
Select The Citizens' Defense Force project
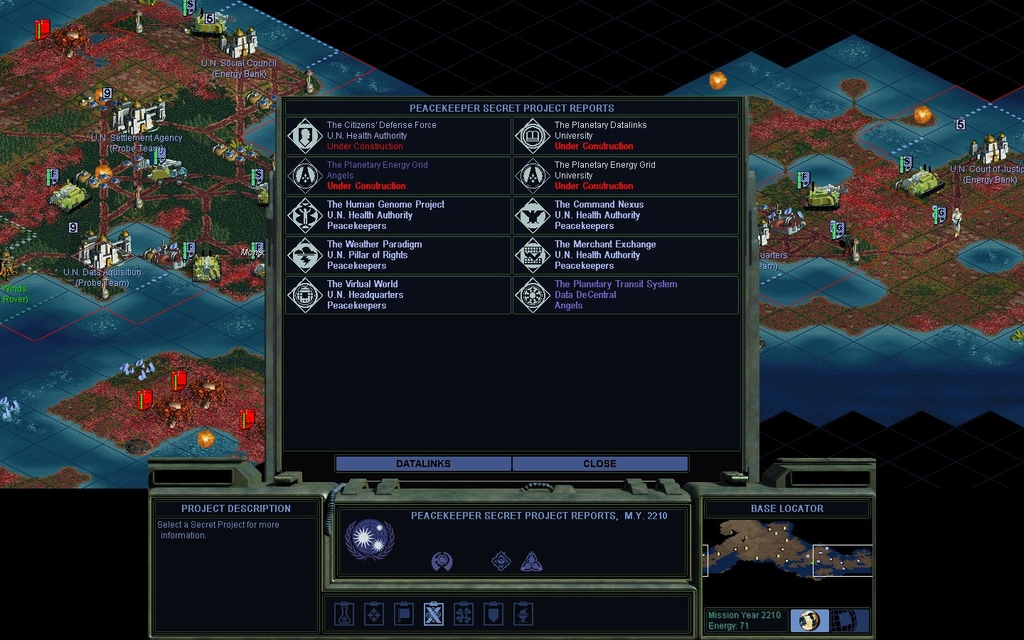(398, 136)
